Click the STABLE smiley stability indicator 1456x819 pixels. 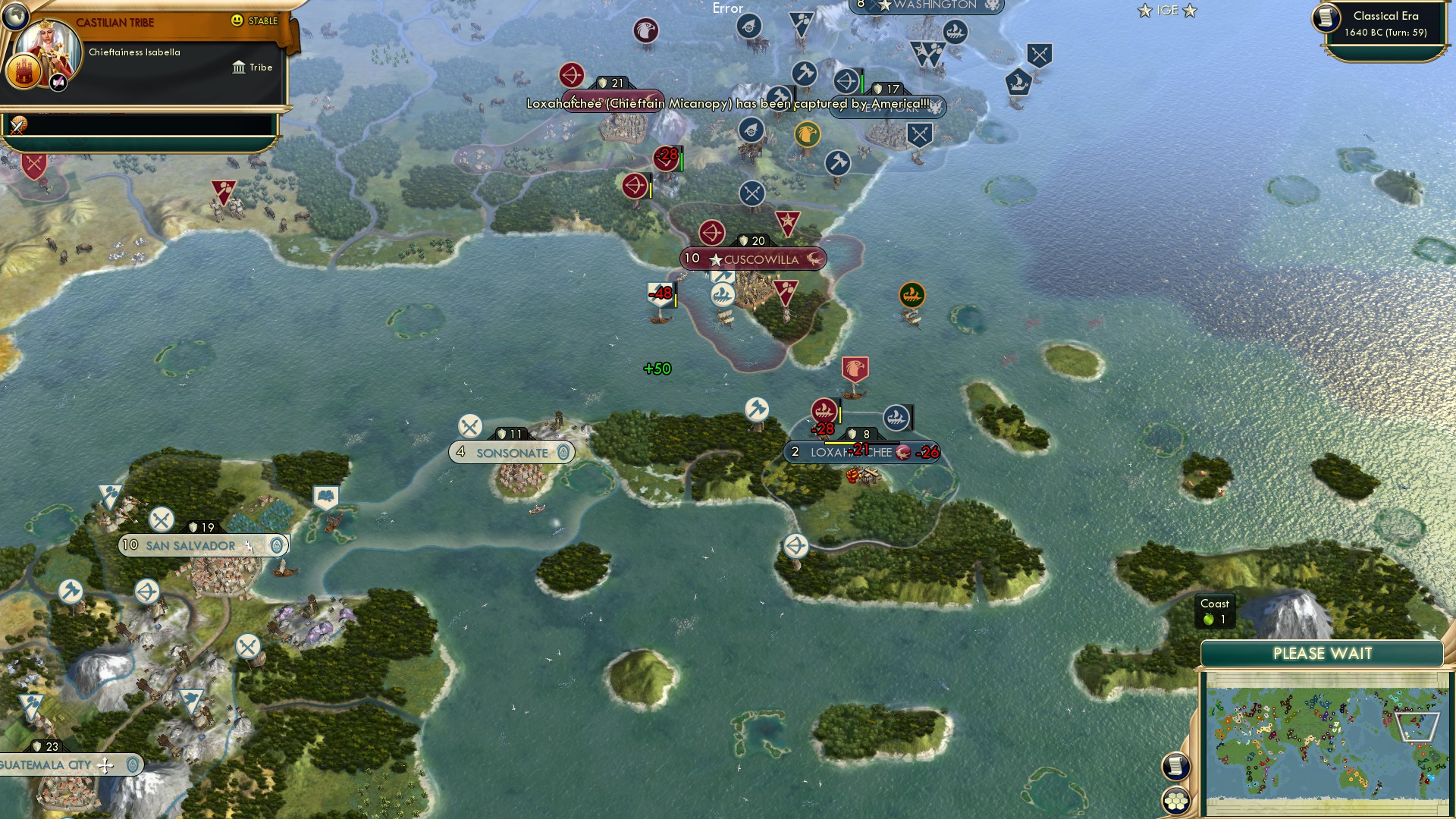click(x=237, y=20)
